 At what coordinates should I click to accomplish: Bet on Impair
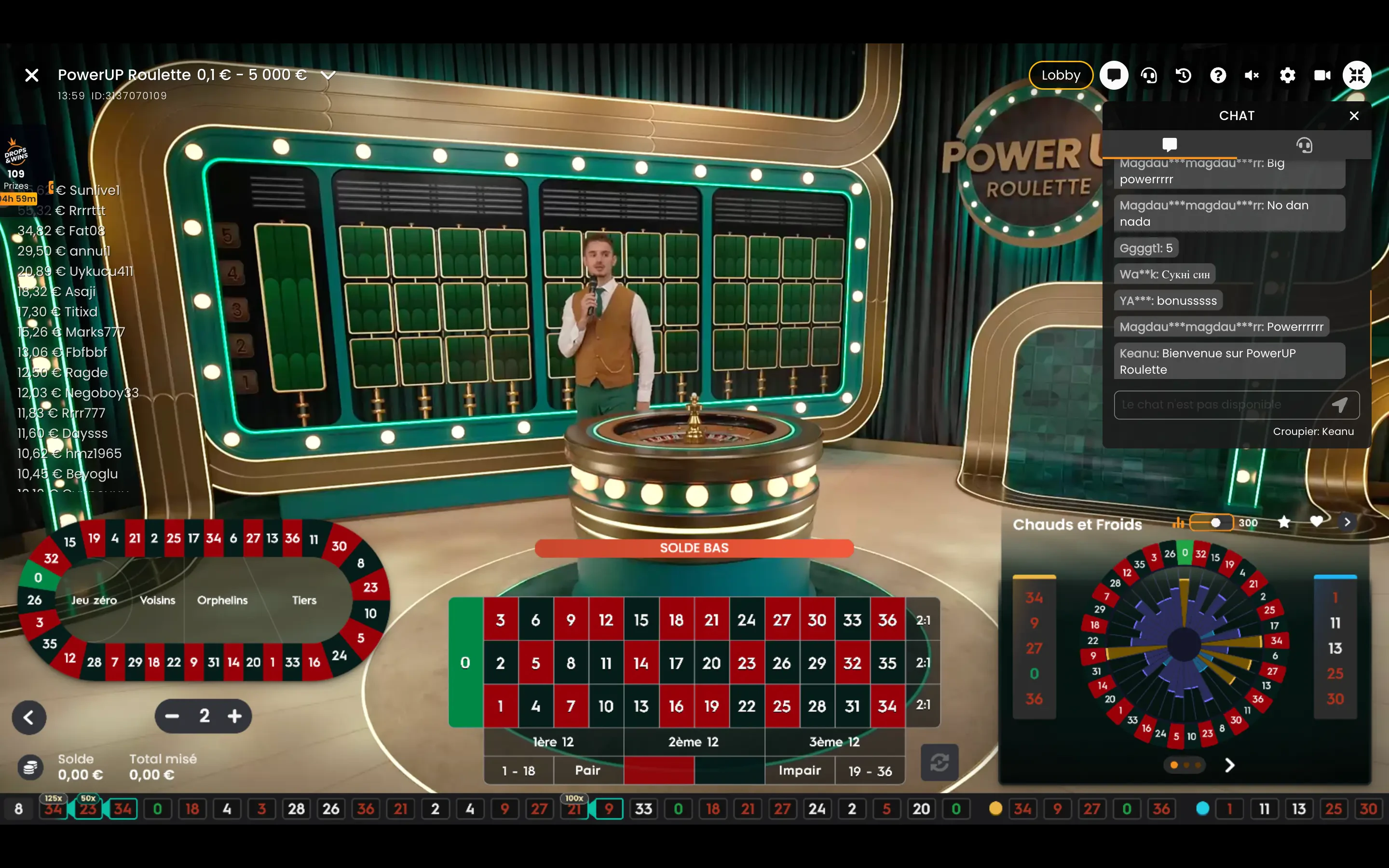point(800,771)
